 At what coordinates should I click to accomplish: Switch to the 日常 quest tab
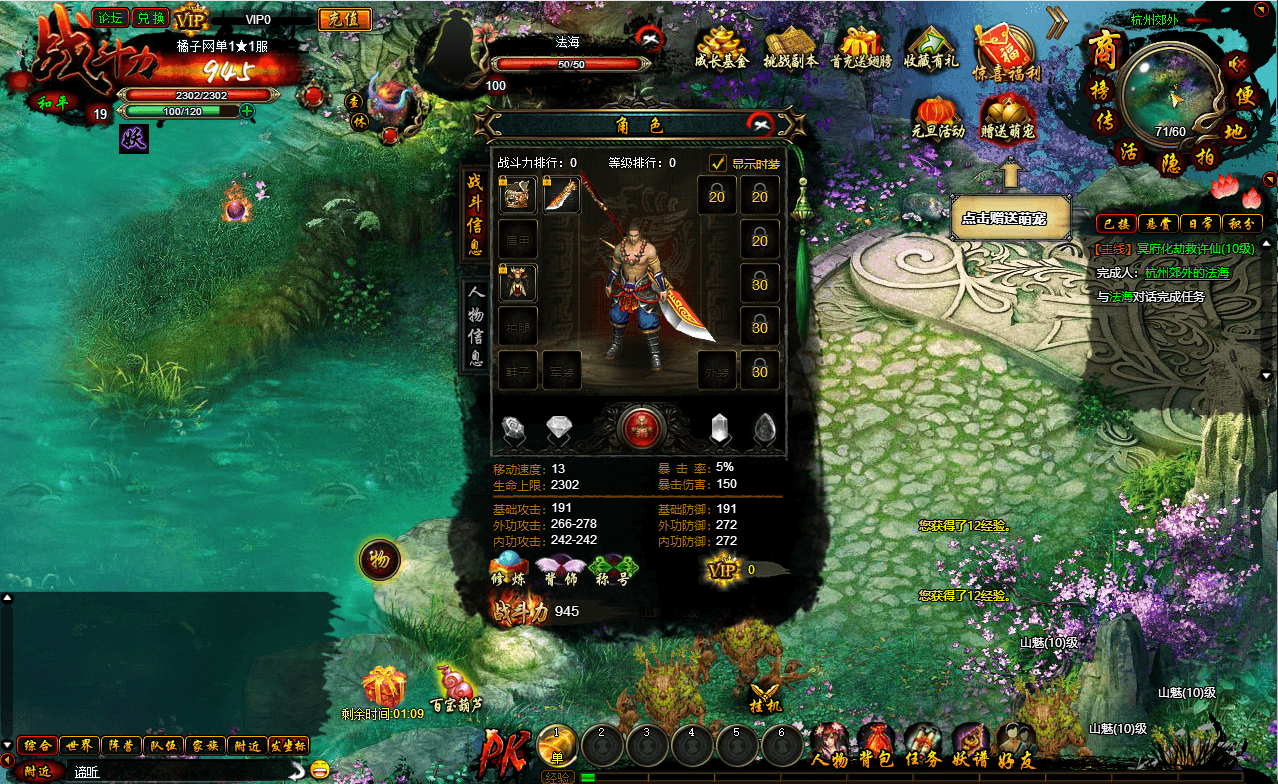(1198, 223)
